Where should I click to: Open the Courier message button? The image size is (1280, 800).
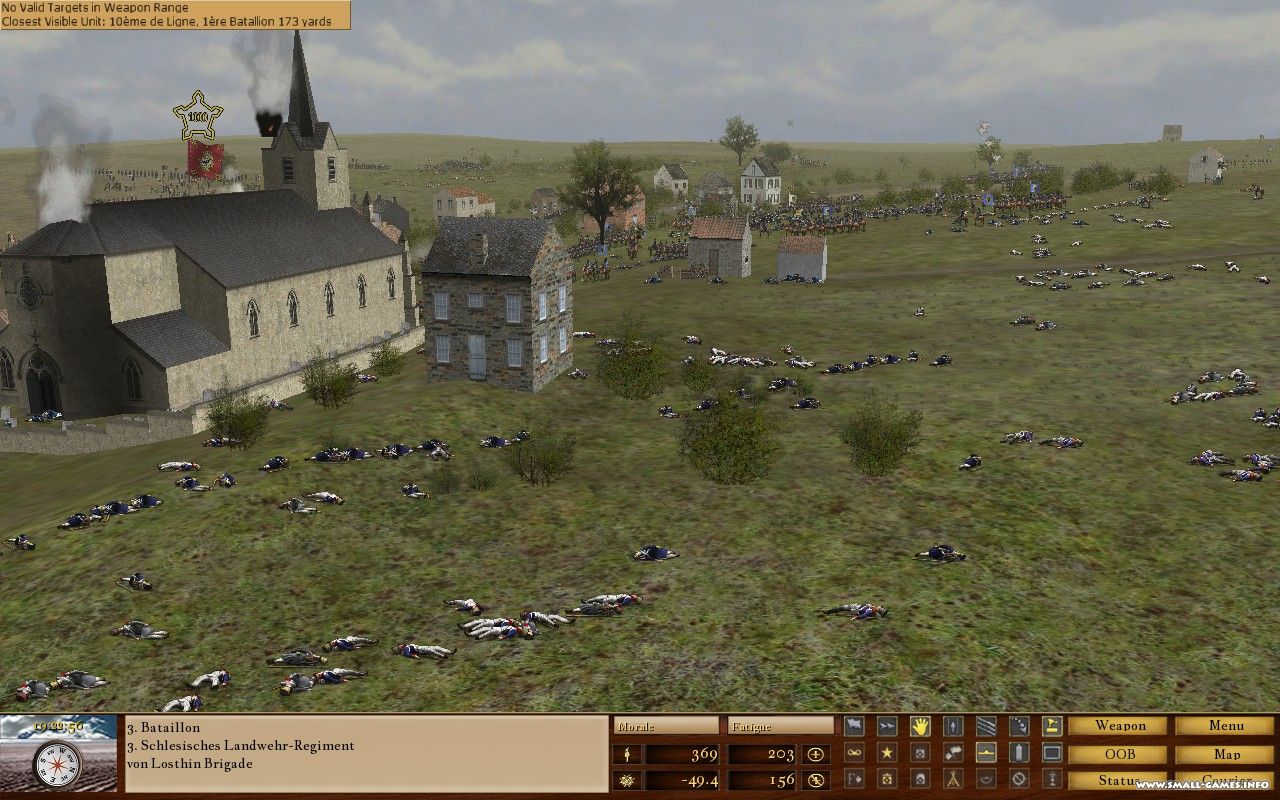pyautogui.click(x=1225, y=780)
